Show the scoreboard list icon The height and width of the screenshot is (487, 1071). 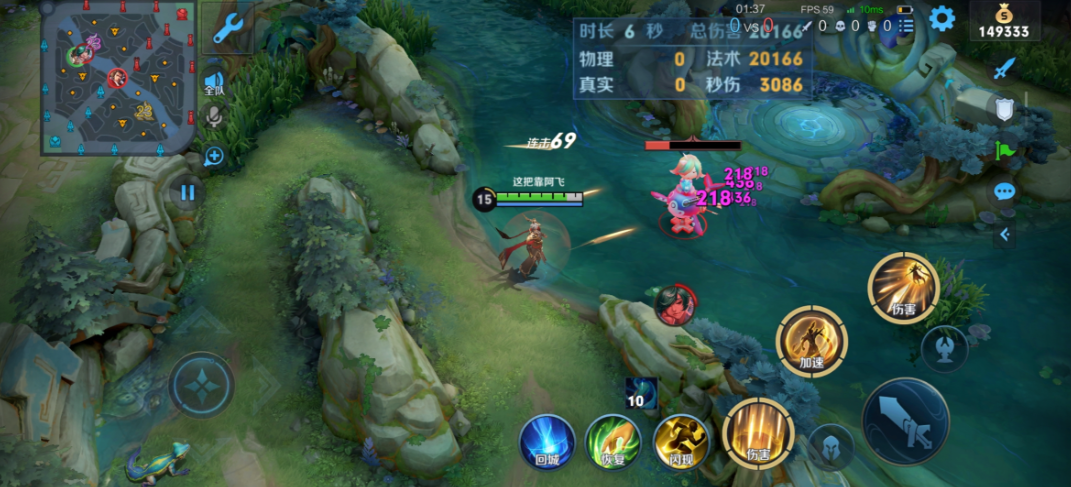pyautogui.click(x=906, y=25)
